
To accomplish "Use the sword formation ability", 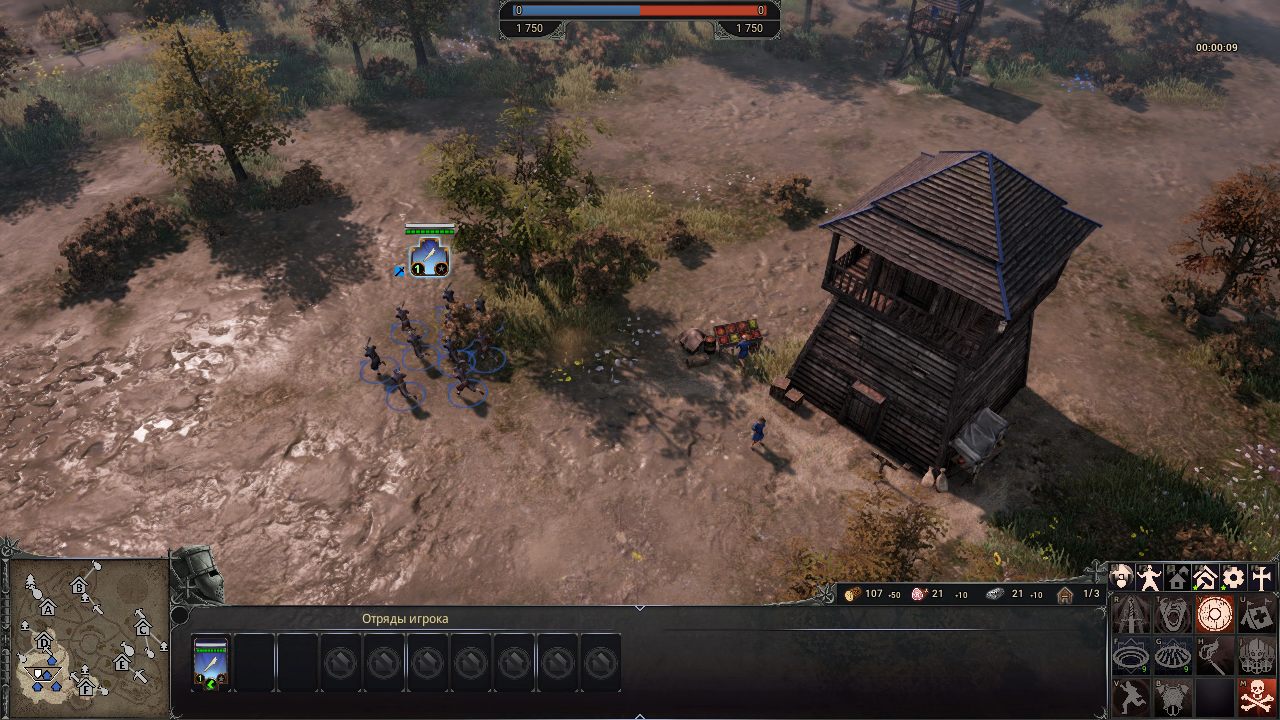I will point(1131,613).
